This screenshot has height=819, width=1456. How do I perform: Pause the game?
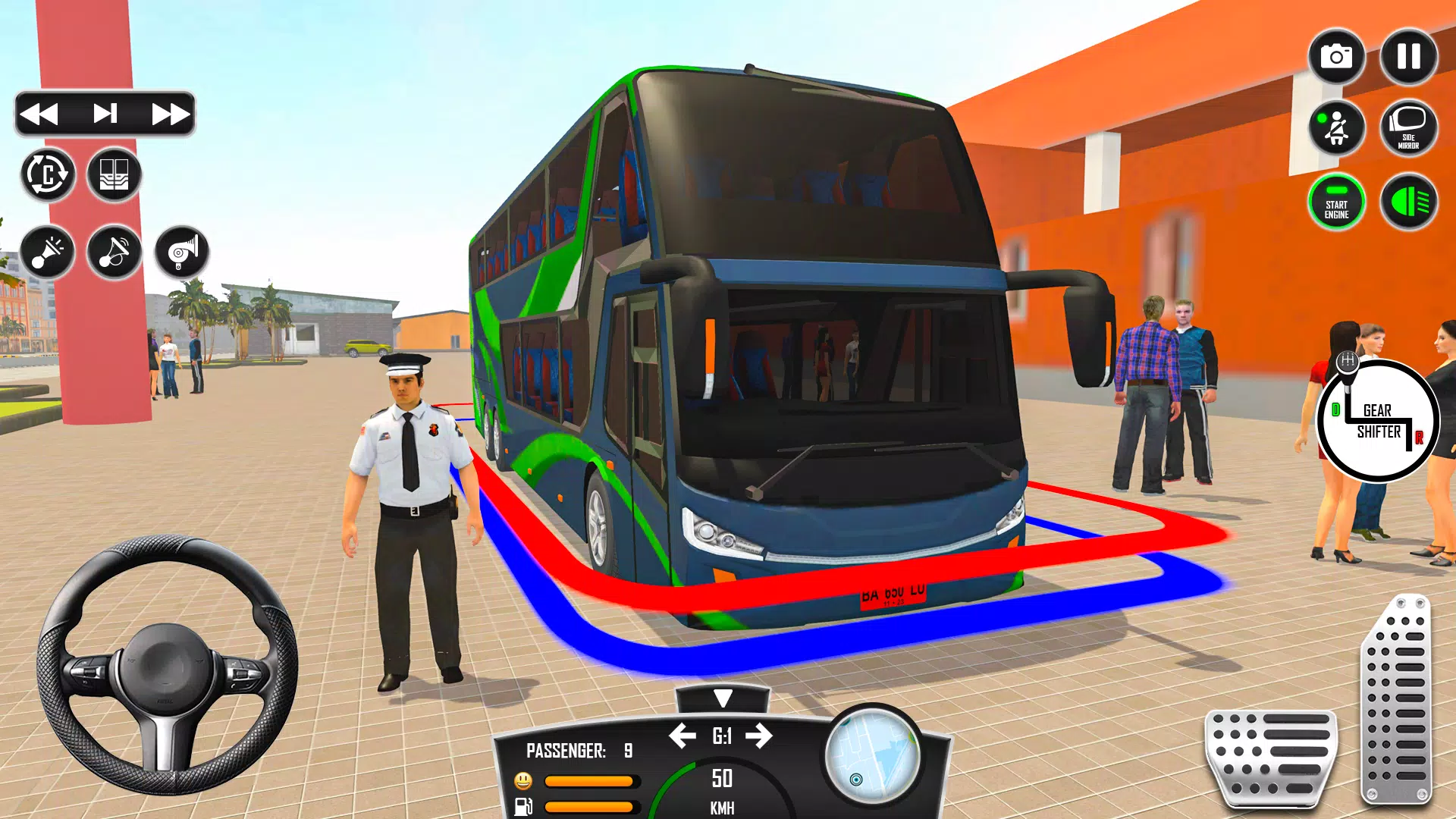[1407, 55]
